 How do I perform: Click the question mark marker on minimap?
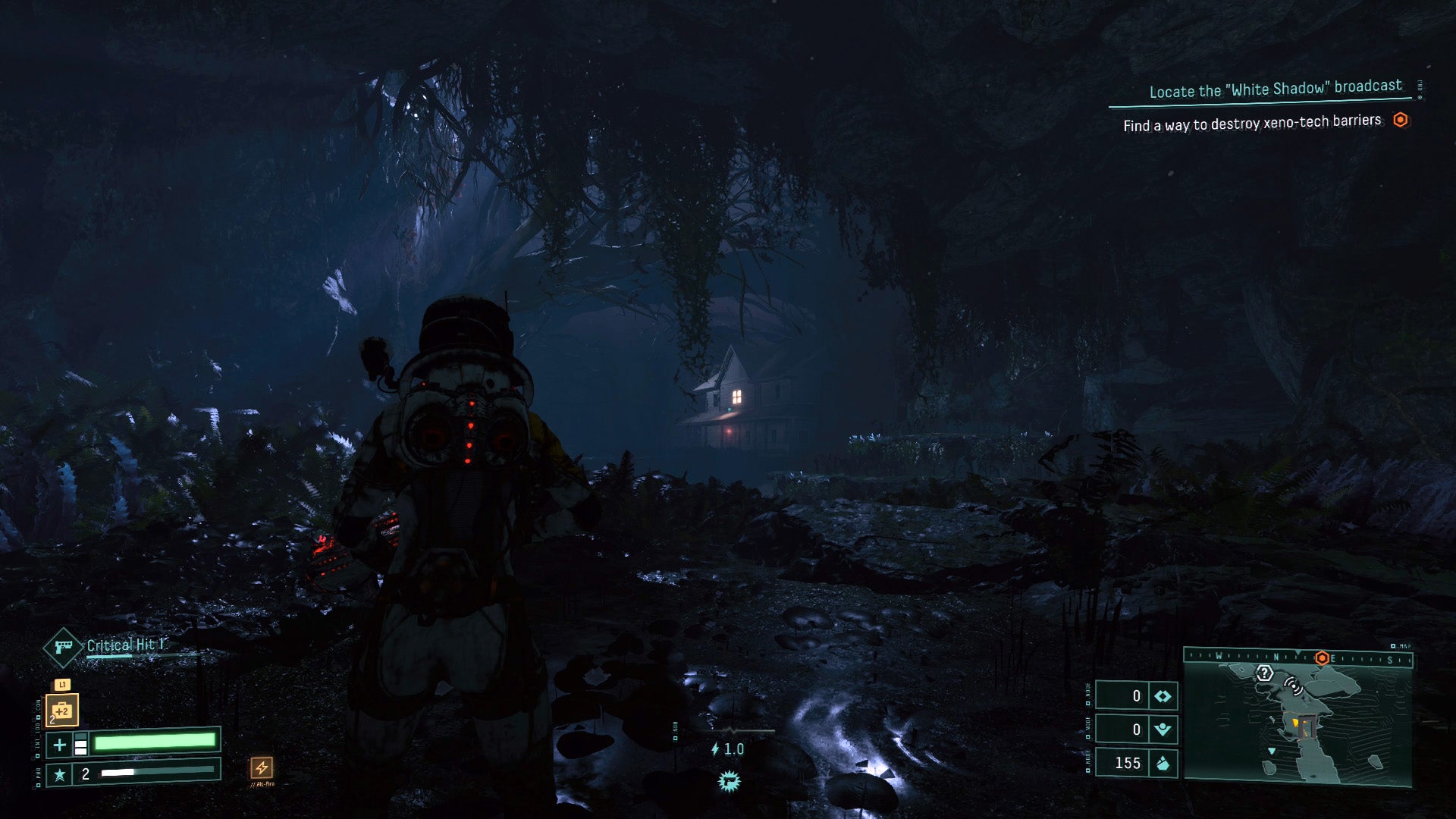coord(1264,673)
